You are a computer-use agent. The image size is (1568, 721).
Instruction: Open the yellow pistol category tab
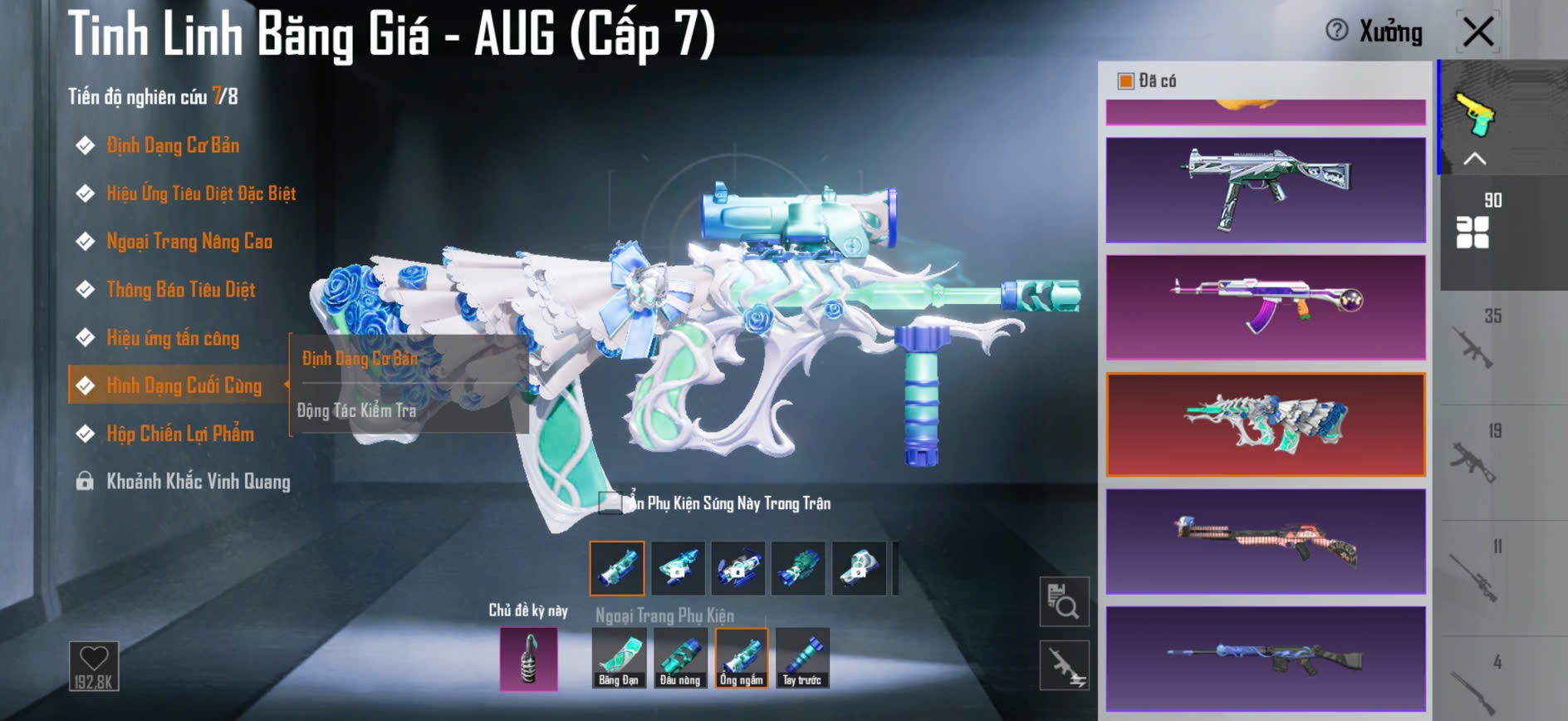(x=1474, y=115)
